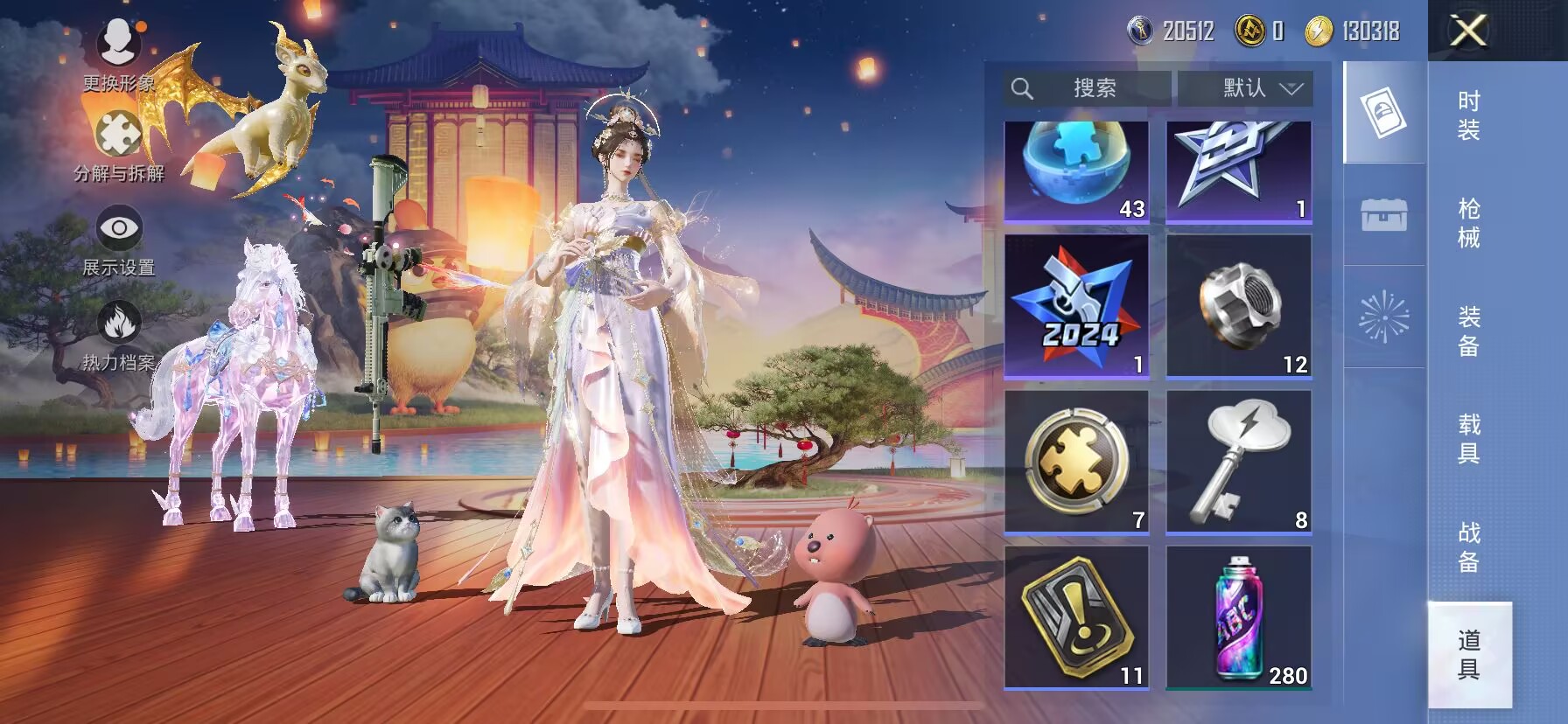Switch to the 时装 outfits tab
Image resolution: width=1568 pixels, height=724 pixels.
(x=1468, y=115)
